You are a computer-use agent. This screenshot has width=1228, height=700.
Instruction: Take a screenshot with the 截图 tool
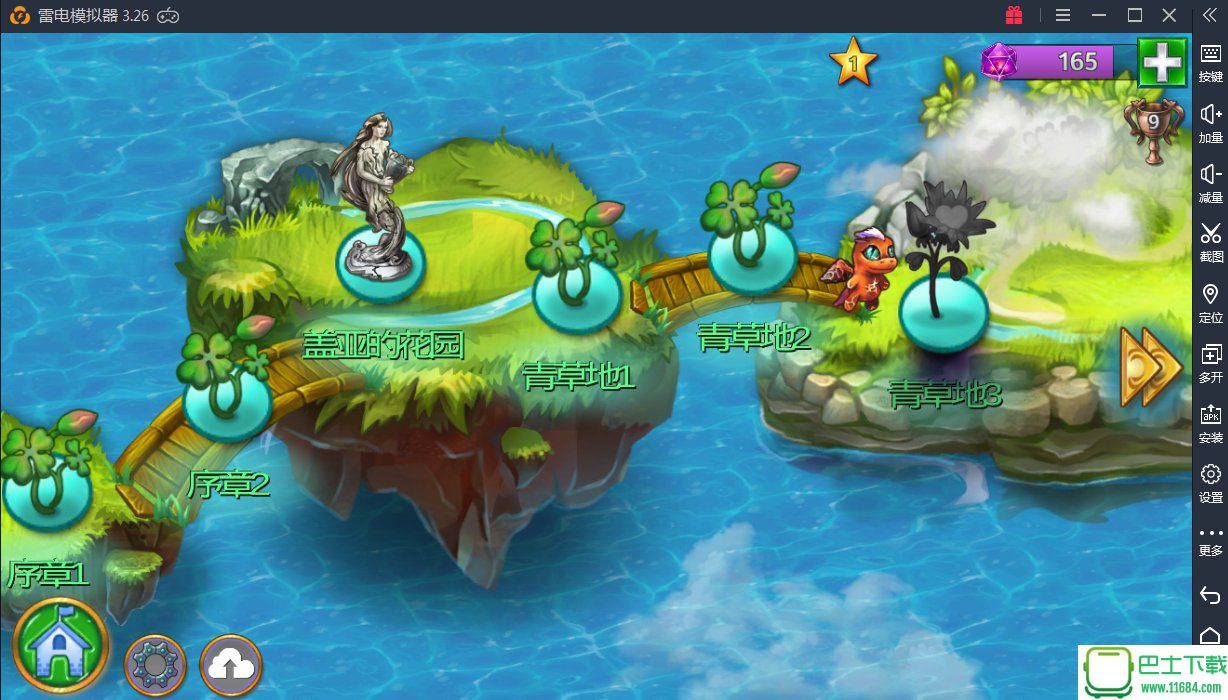1210,241
